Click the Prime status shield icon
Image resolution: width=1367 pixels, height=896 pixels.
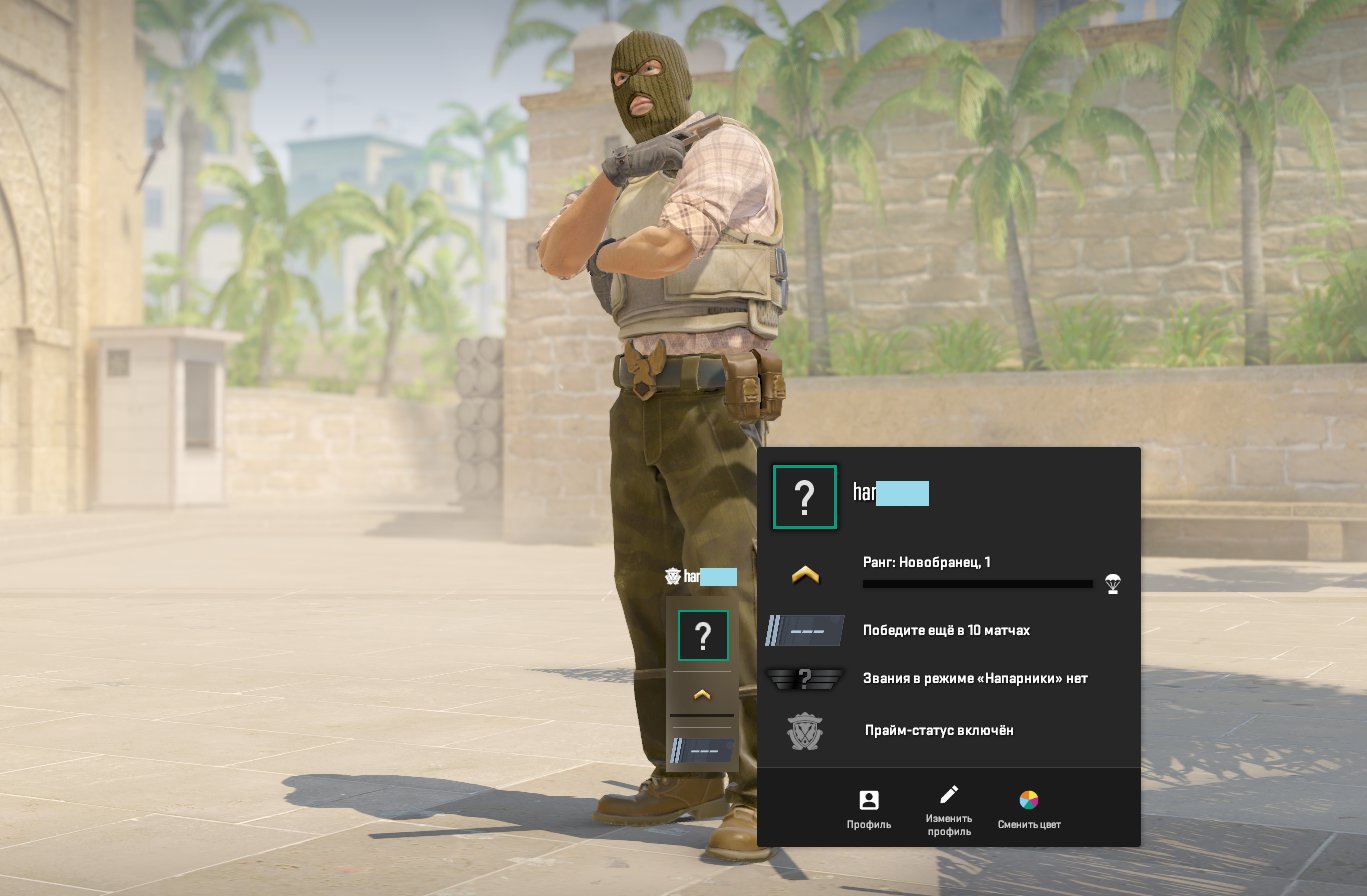pos(804,729)
